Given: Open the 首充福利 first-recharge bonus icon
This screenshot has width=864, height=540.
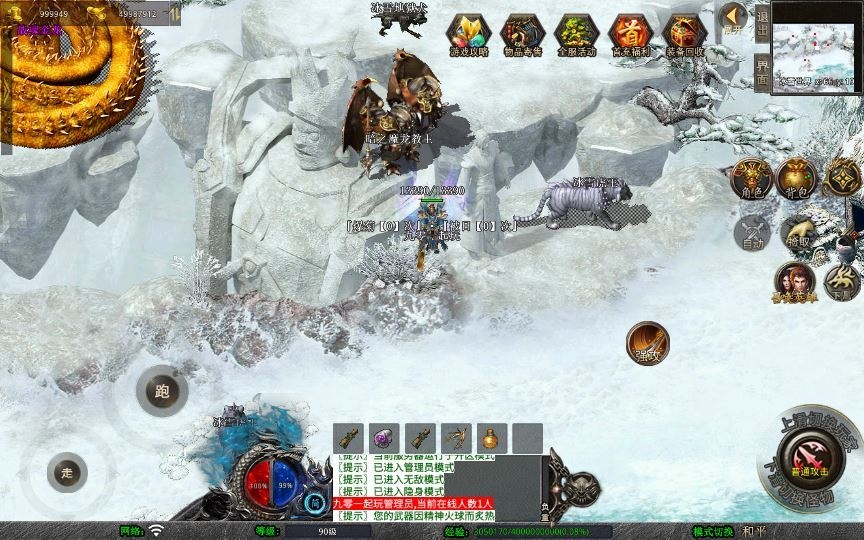Looking at the screenshot, I should pyautogui.click(x=630, y=34).
